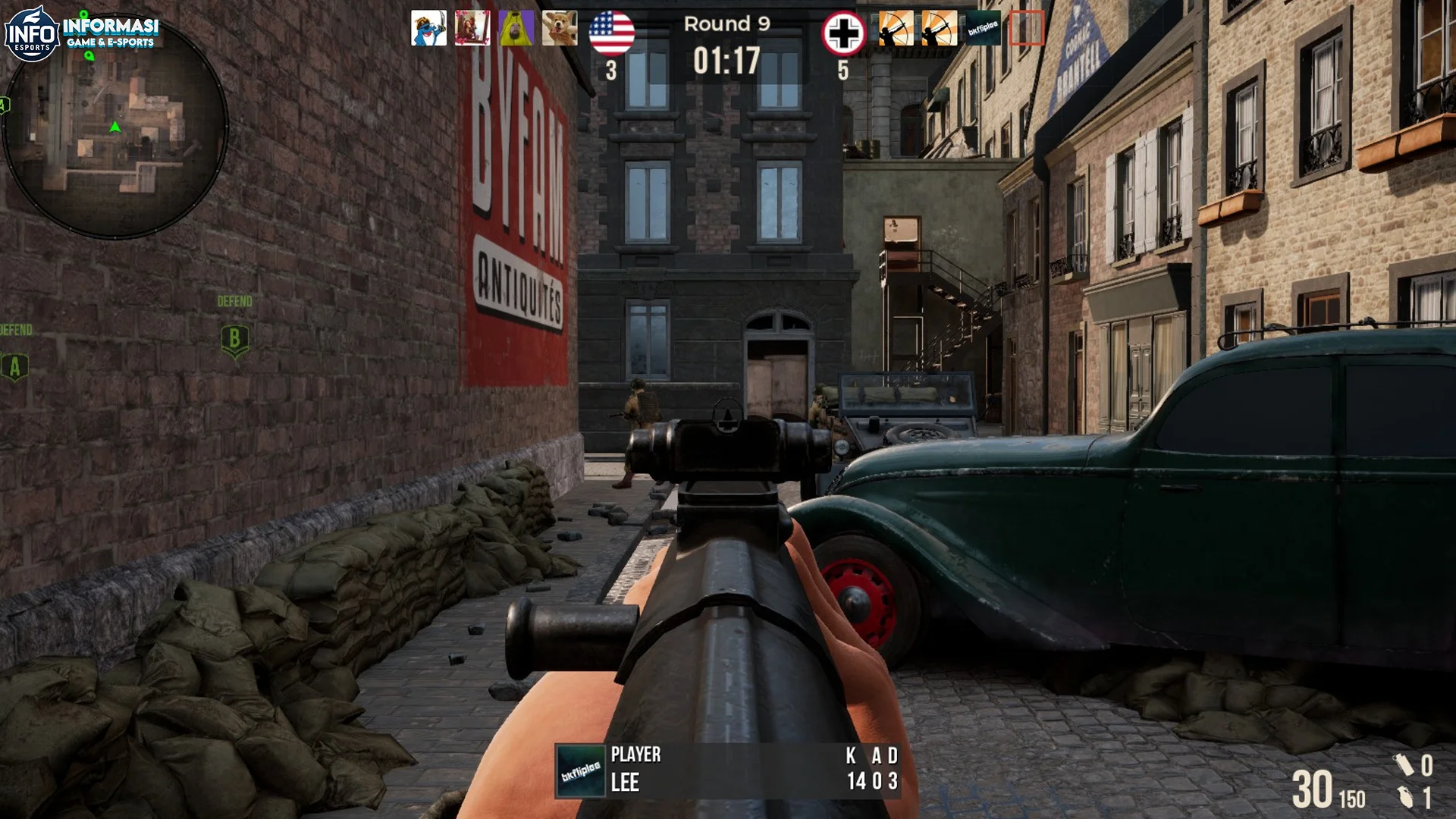The image size is (1456, 819).
Task: Click the blue cartoon character avatar
Action: [x=428, y=28]
